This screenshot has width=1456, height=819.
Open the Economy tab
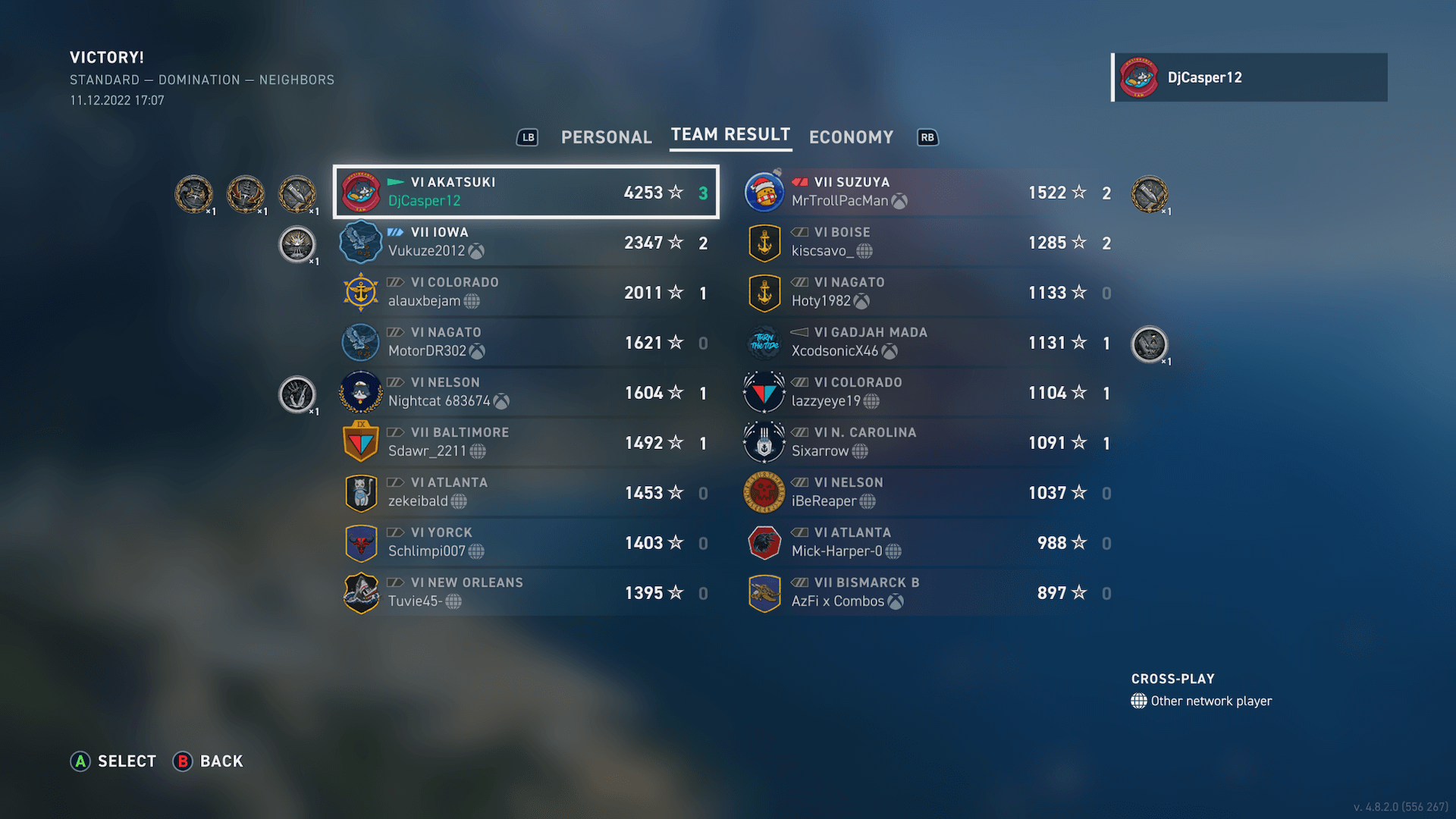click(x=851, y=137)
